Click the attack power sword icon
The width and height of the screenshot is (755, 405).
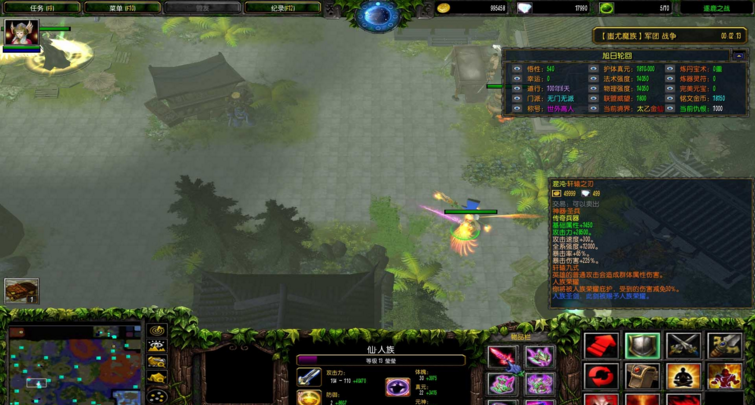309,378
